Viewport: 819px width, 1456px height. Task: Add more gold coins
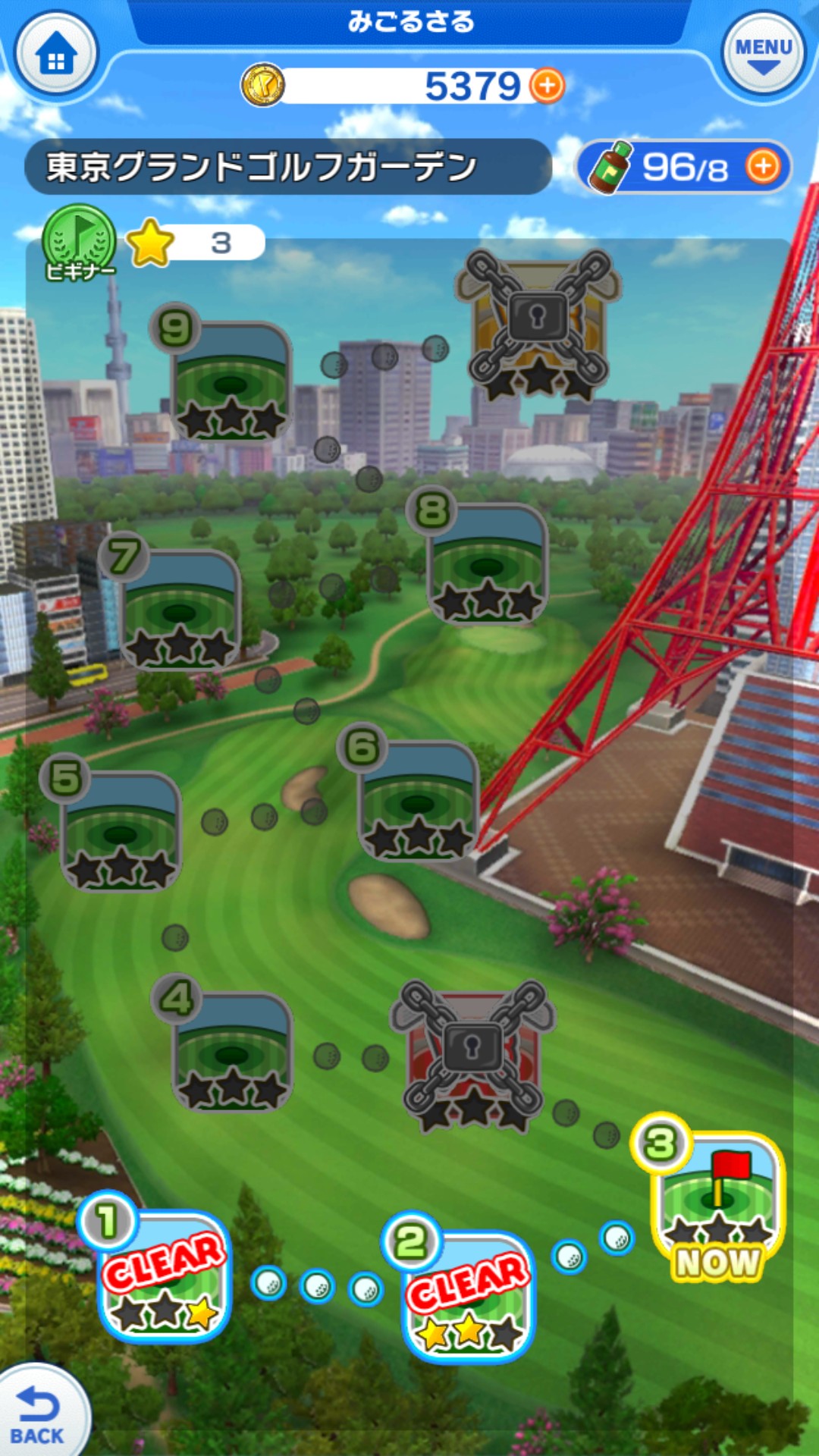(x=547, y=86)
